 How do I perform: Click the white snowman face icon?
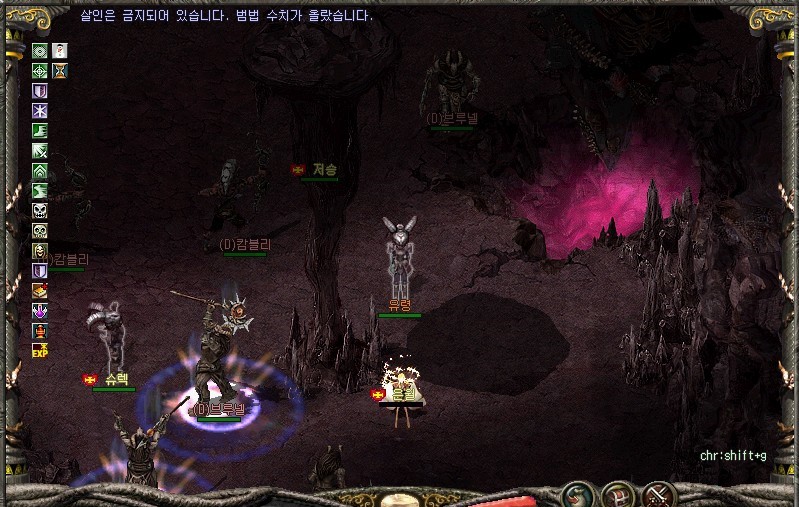pyautogui.click(x=60, y=50)
